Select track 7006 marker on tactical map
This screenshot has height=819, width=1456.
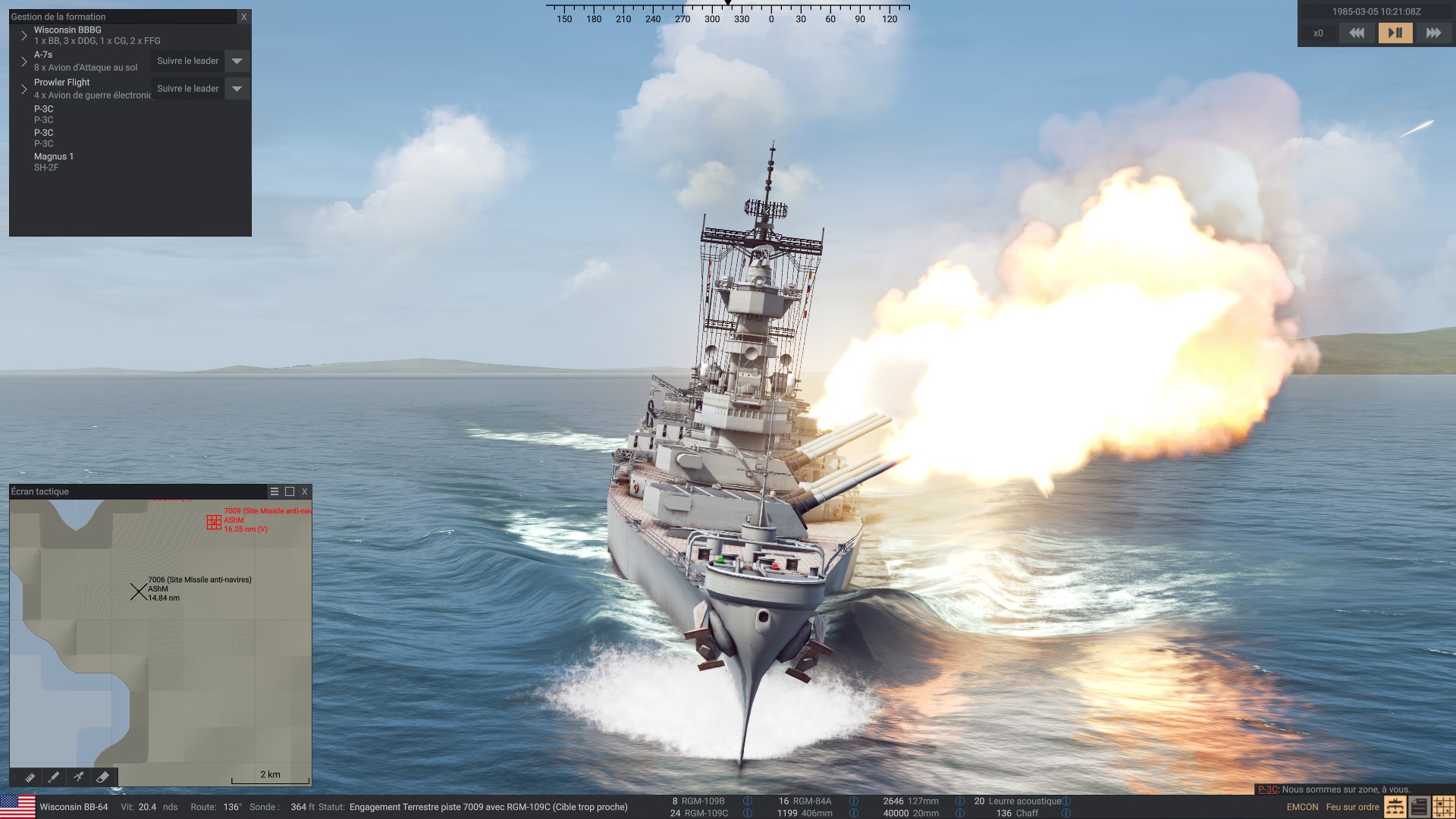click(x=138, y=591)
